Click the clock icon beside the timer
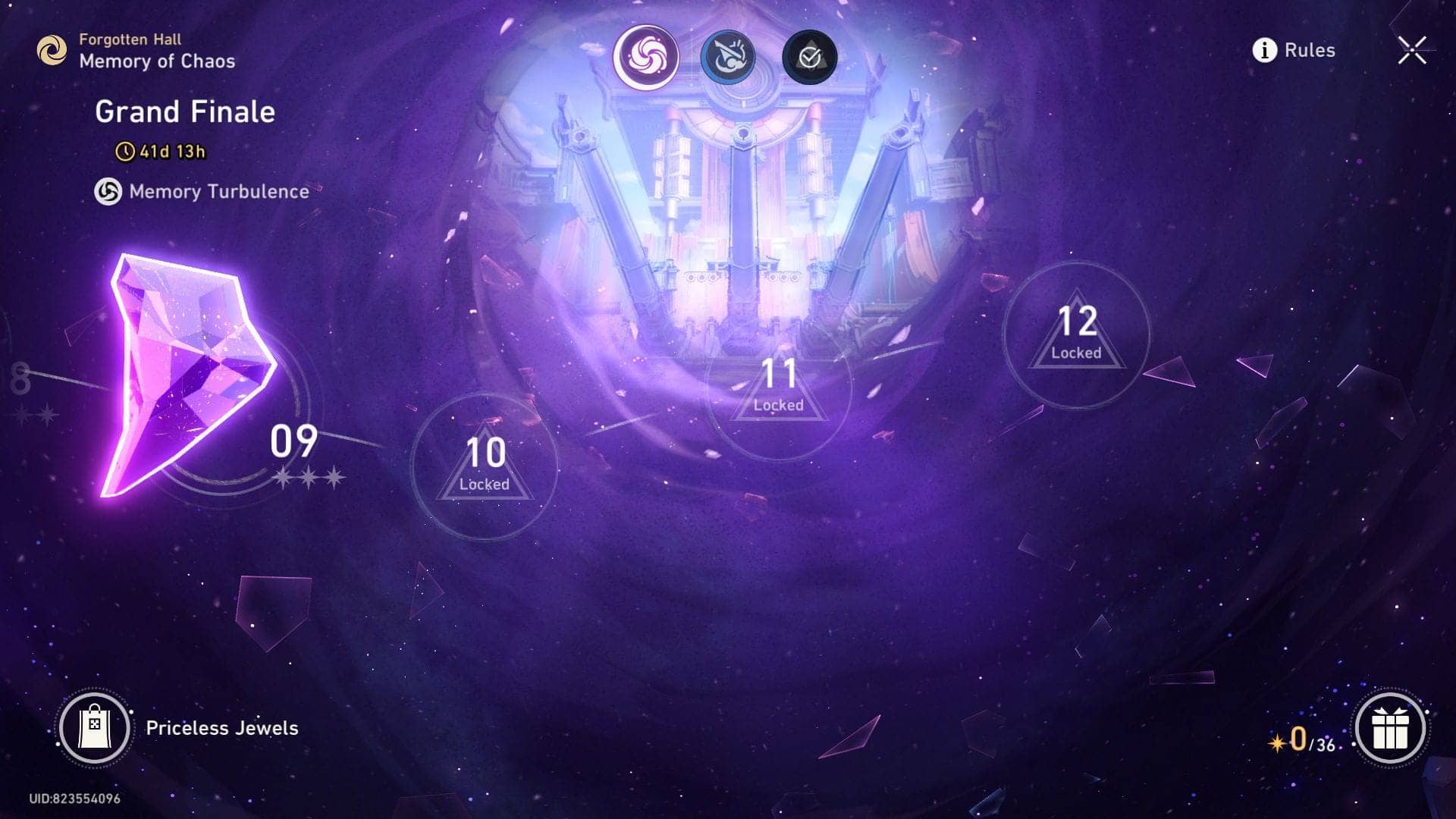The width and height of the screenshot is (1456, 819). click(x=127, y=151)
